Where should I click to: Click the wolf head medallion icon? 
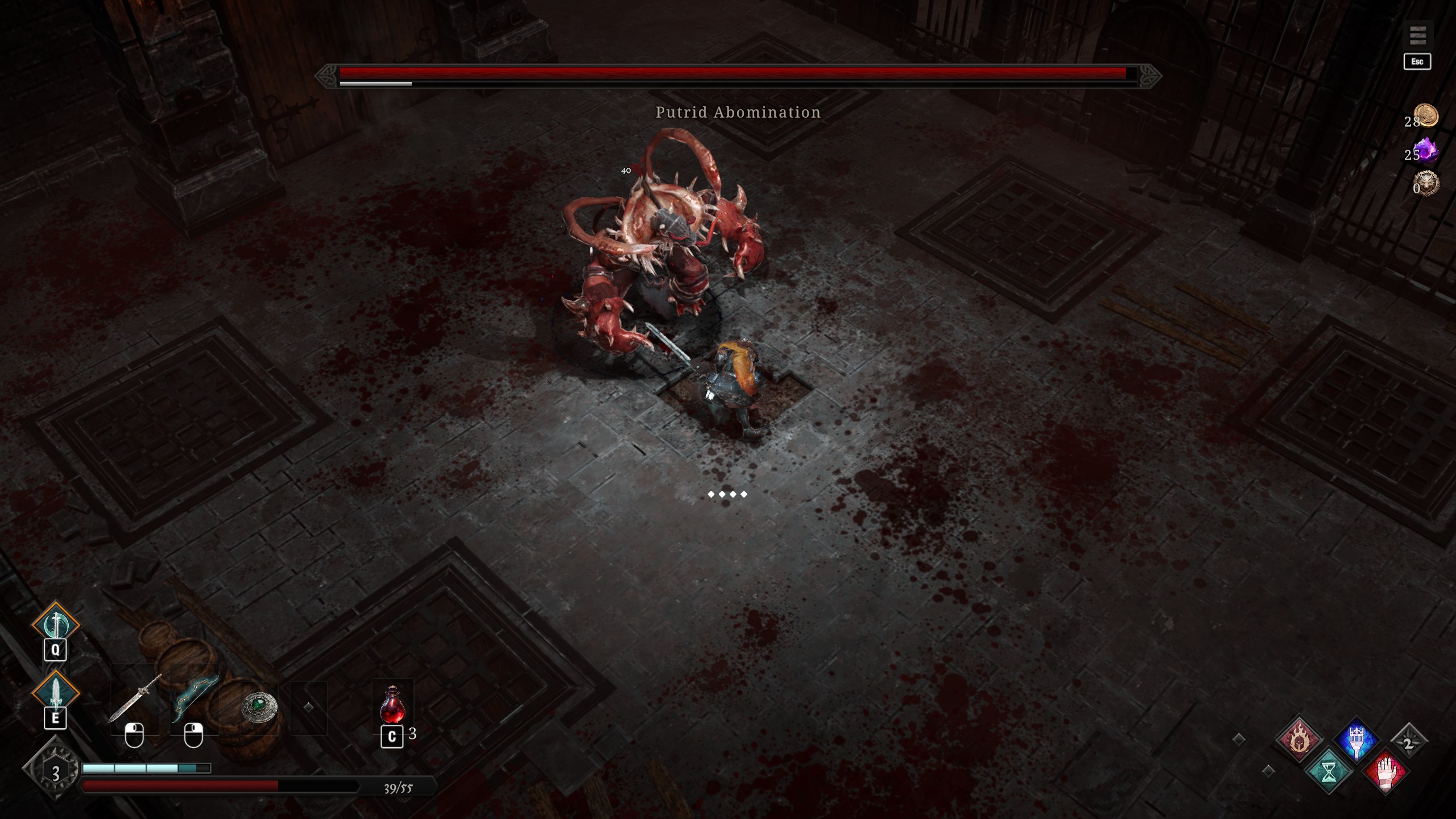tap(1427, 183)
